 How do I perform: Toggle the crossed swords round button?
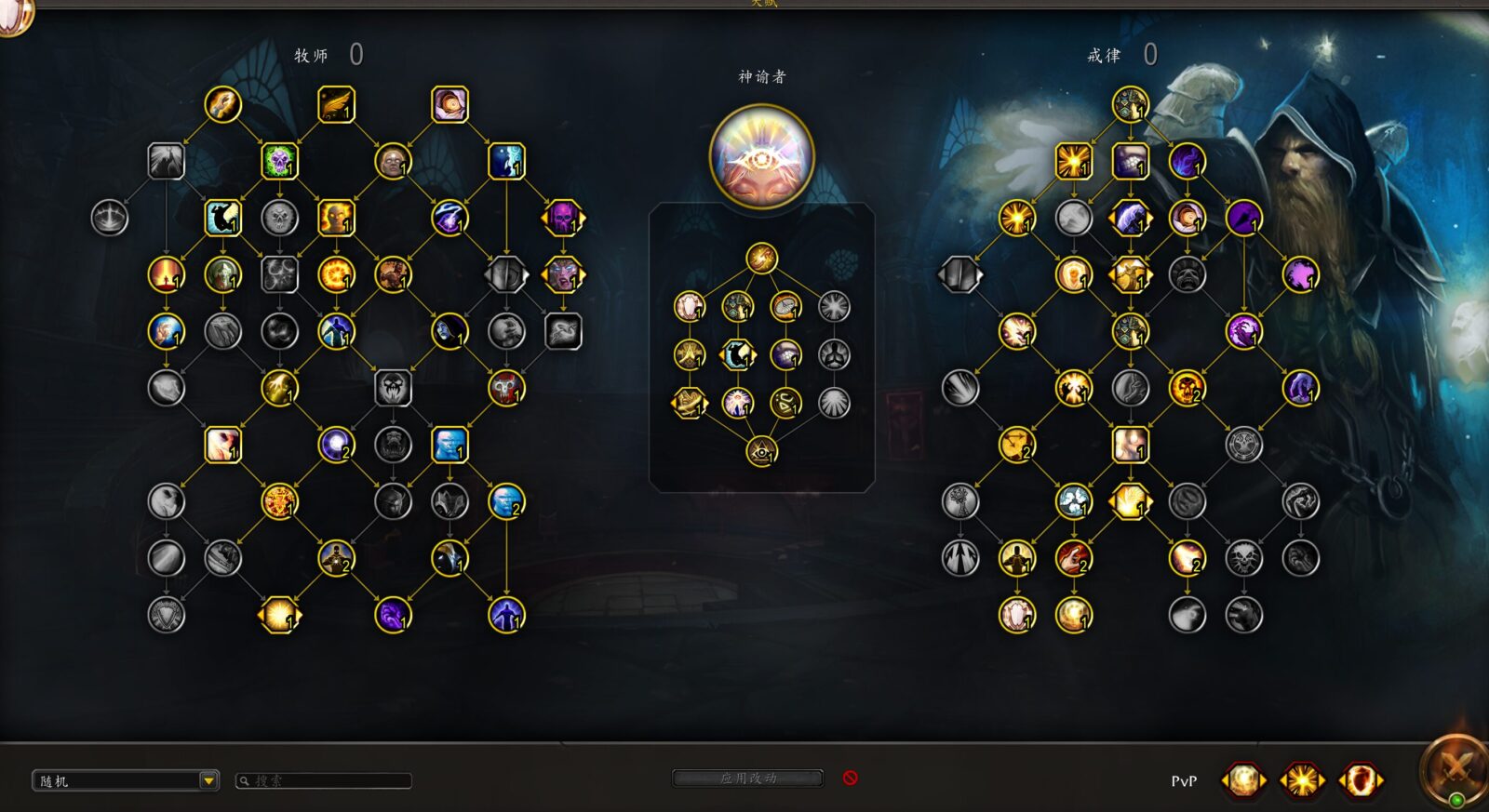(1454, 768)
